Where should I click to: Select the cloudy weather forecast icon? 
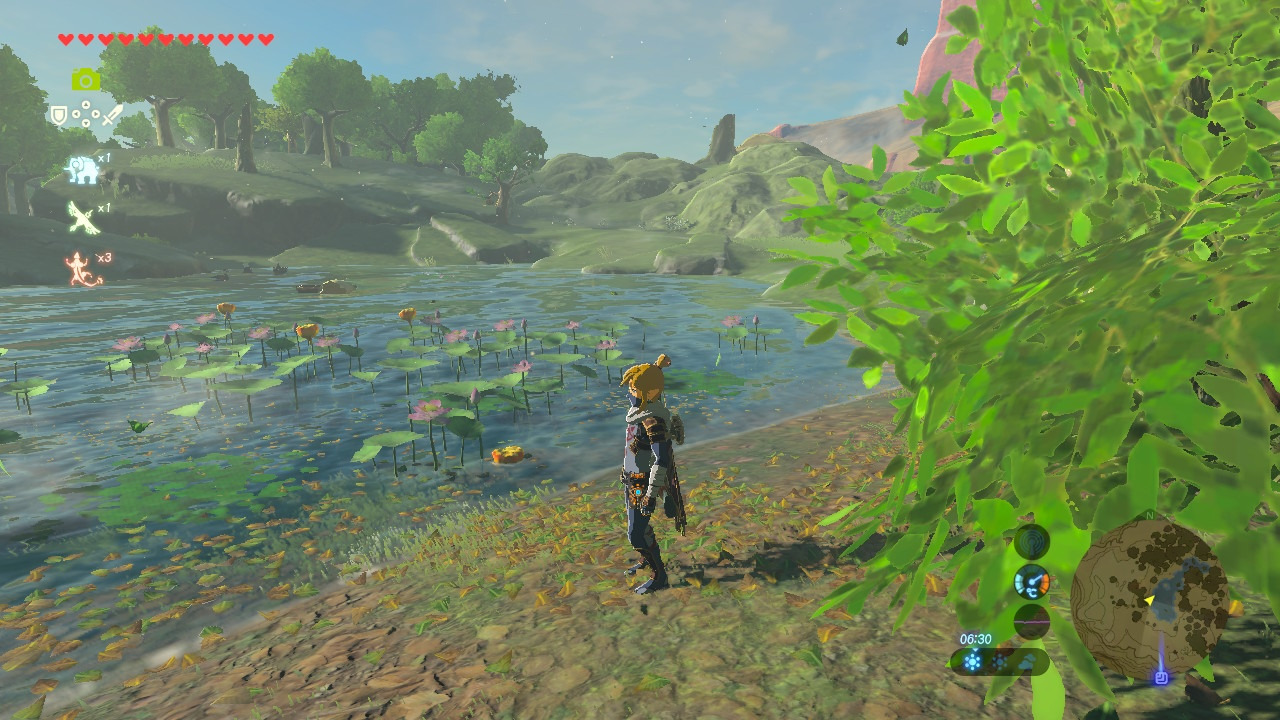(1026, 661)
